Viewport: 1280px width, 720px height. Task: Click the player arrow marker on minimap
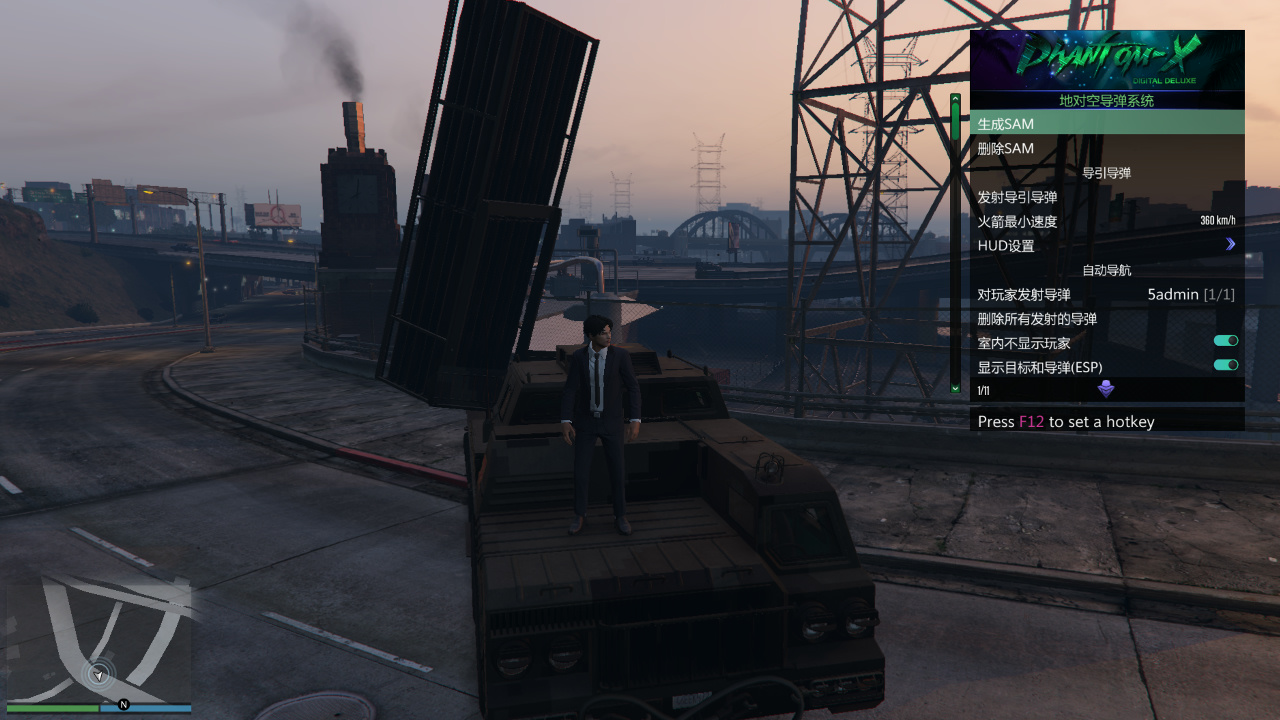point(97,673)
